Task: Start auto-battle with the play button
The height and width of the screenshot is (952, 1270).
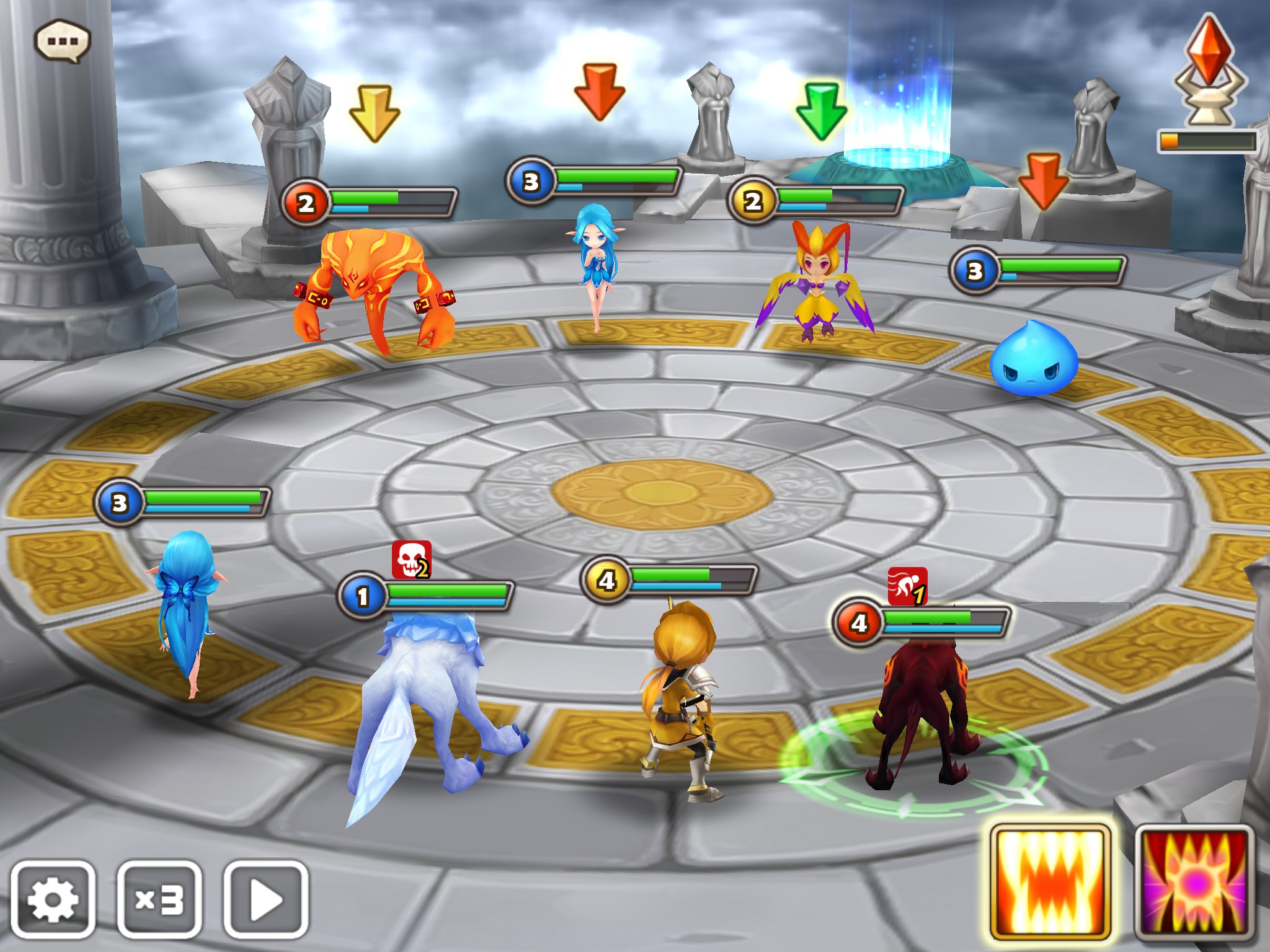Action: pos(266,899)
